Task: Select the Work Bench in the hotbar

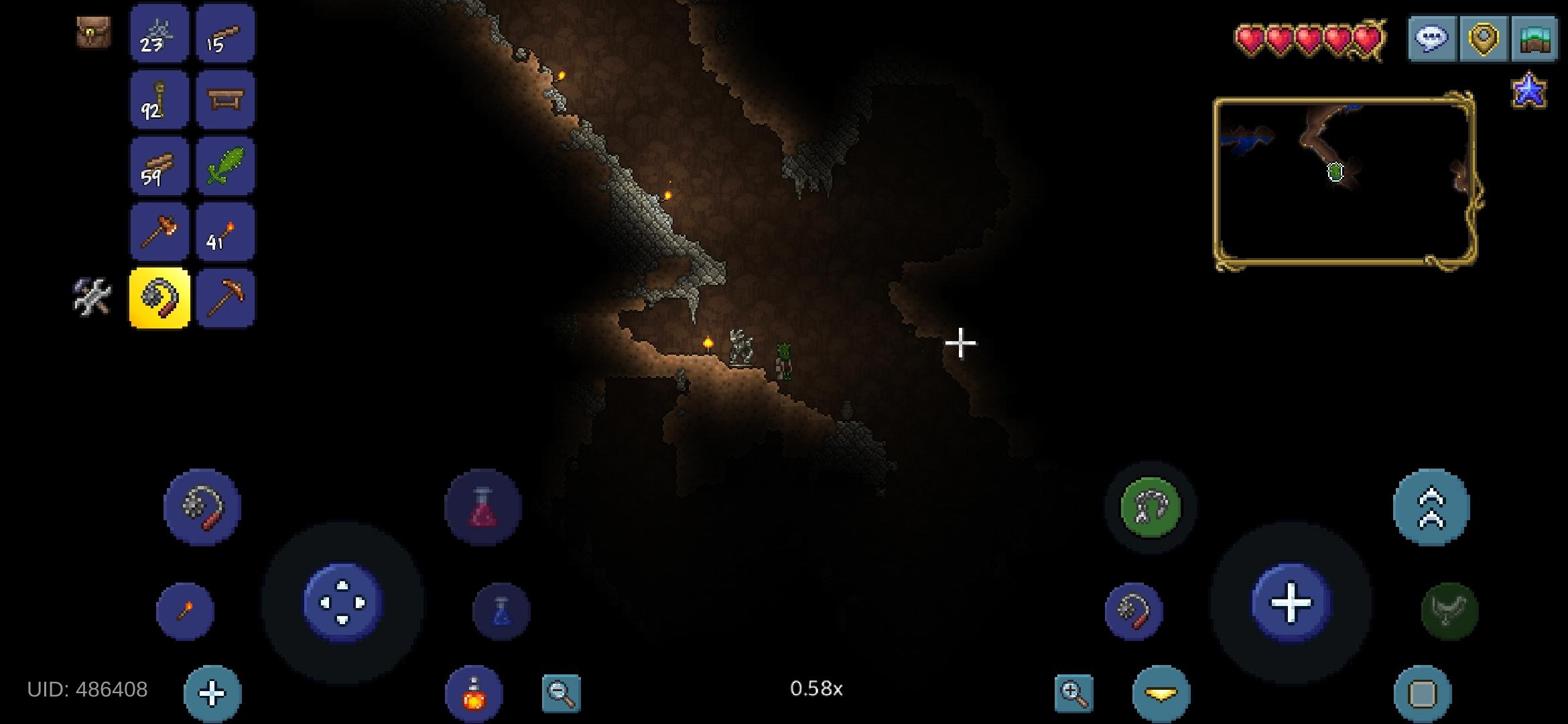Action: coord(225,101)
